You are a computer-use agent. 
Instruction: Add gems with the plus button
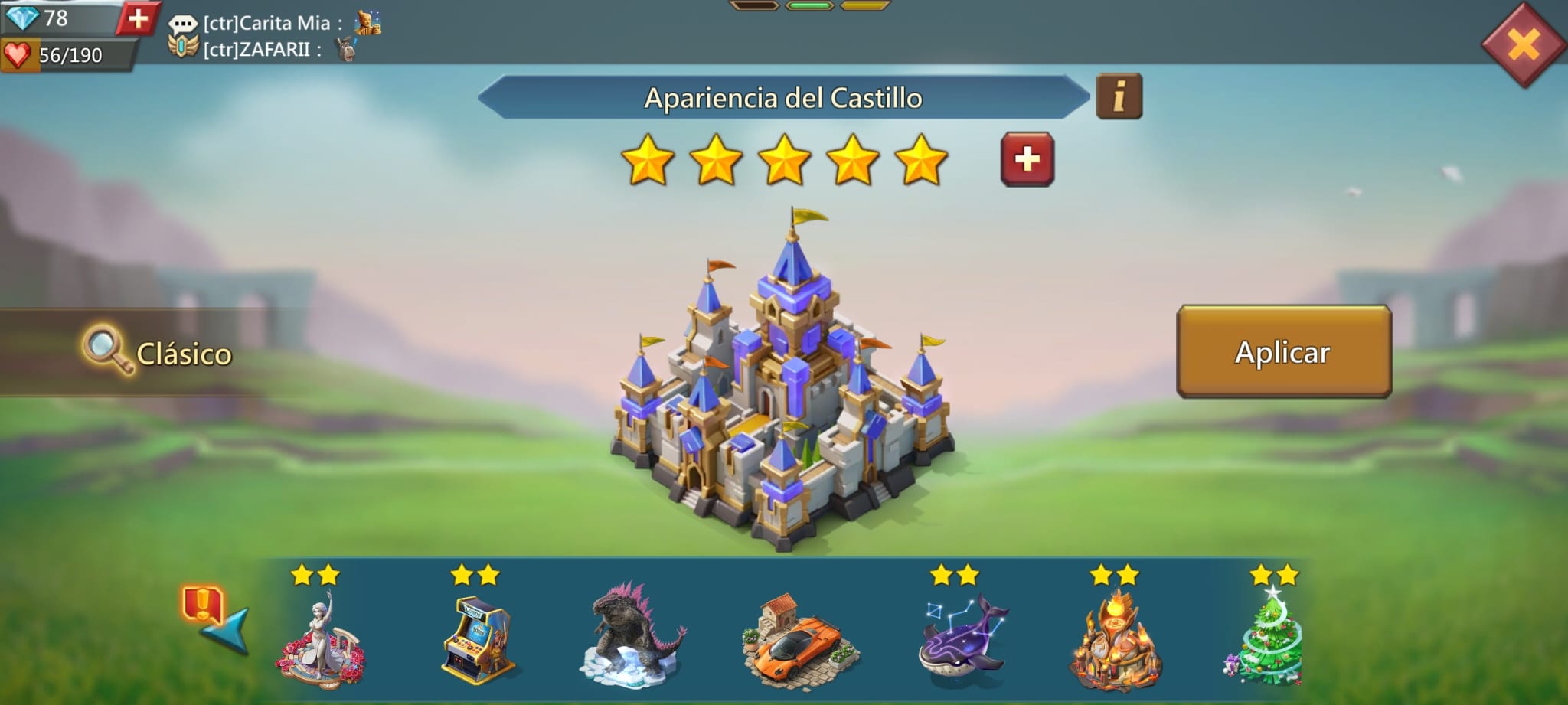pyautogui.click(x=138, y=18)
